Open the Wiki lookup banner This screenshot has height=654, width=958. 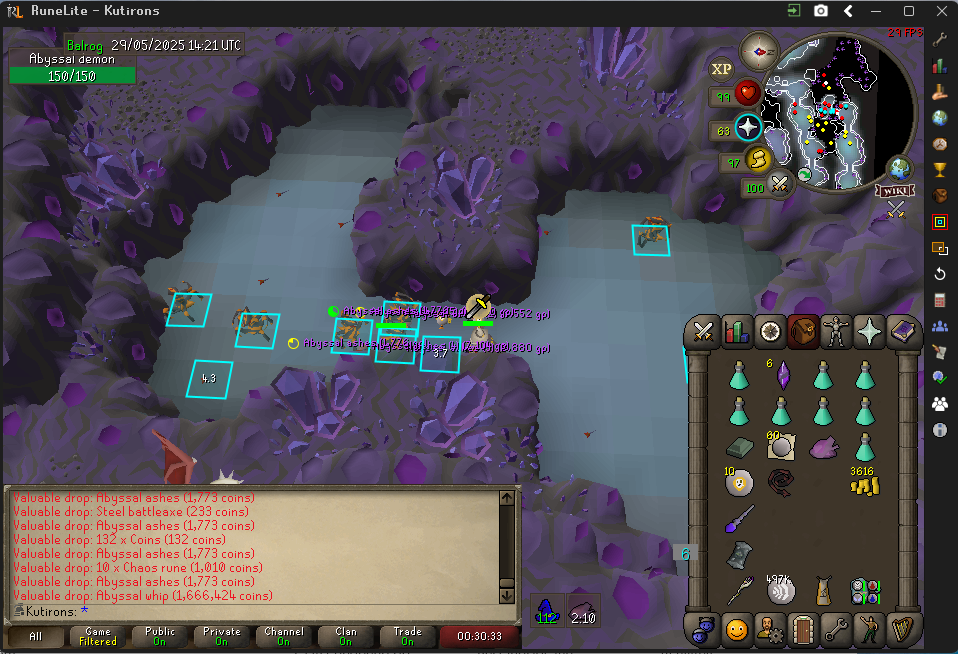896,191
